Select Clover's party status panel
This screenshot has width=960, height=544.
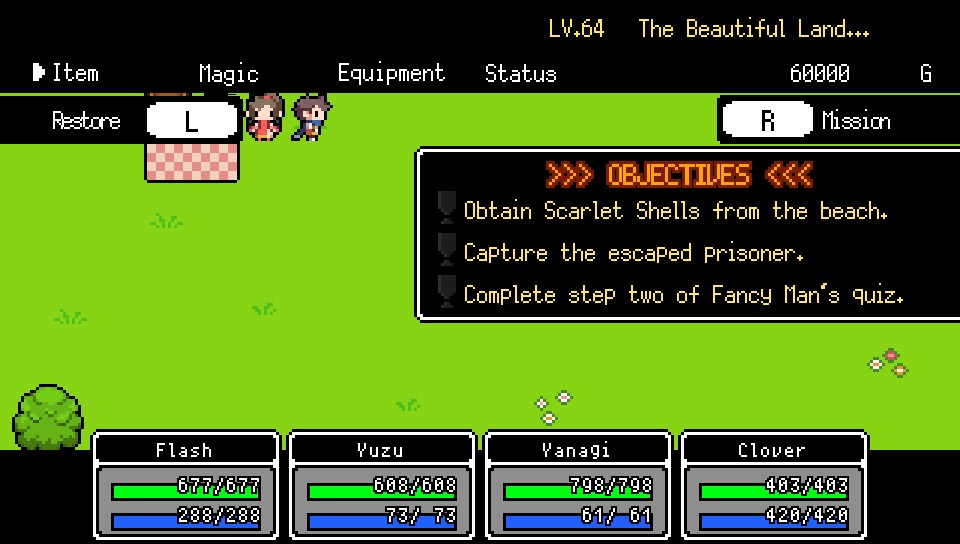(773, 487)
